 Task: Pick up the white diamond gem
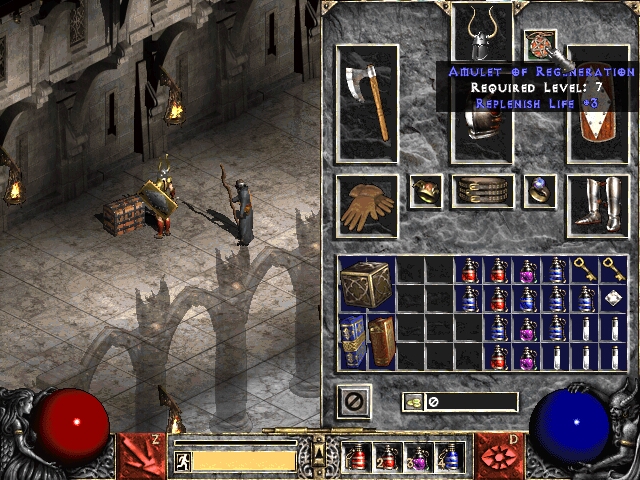pyautogui.click(x=613, y=298)
